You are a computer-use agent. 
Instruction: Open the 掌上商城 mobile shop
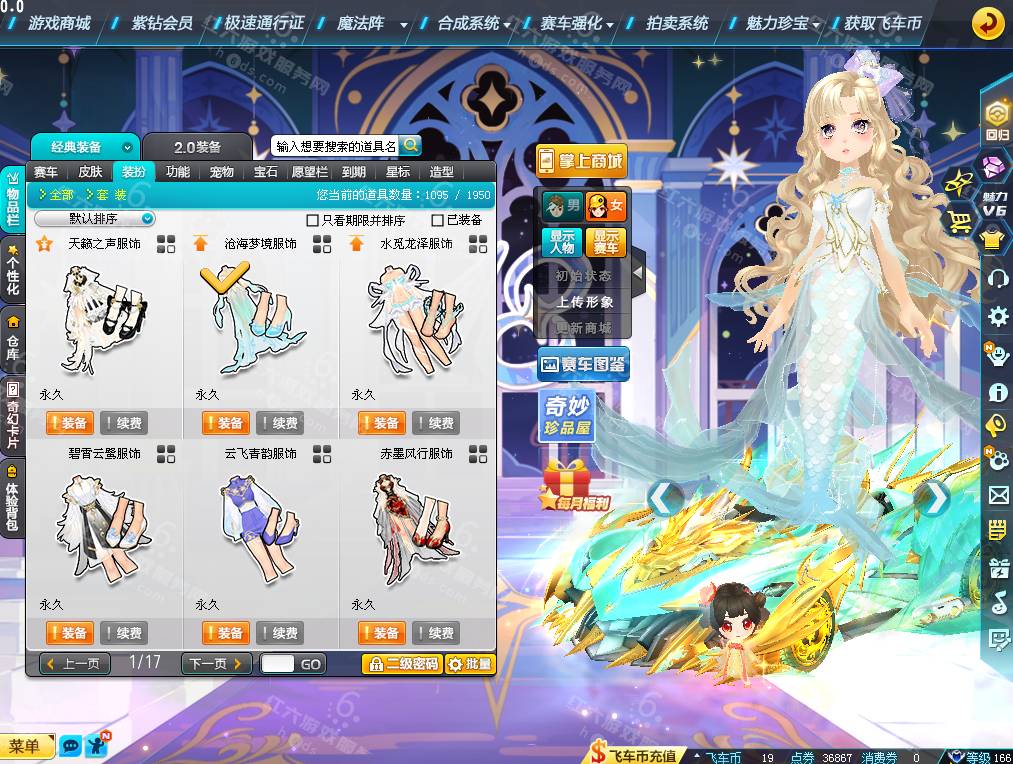[x=581, y=160]
